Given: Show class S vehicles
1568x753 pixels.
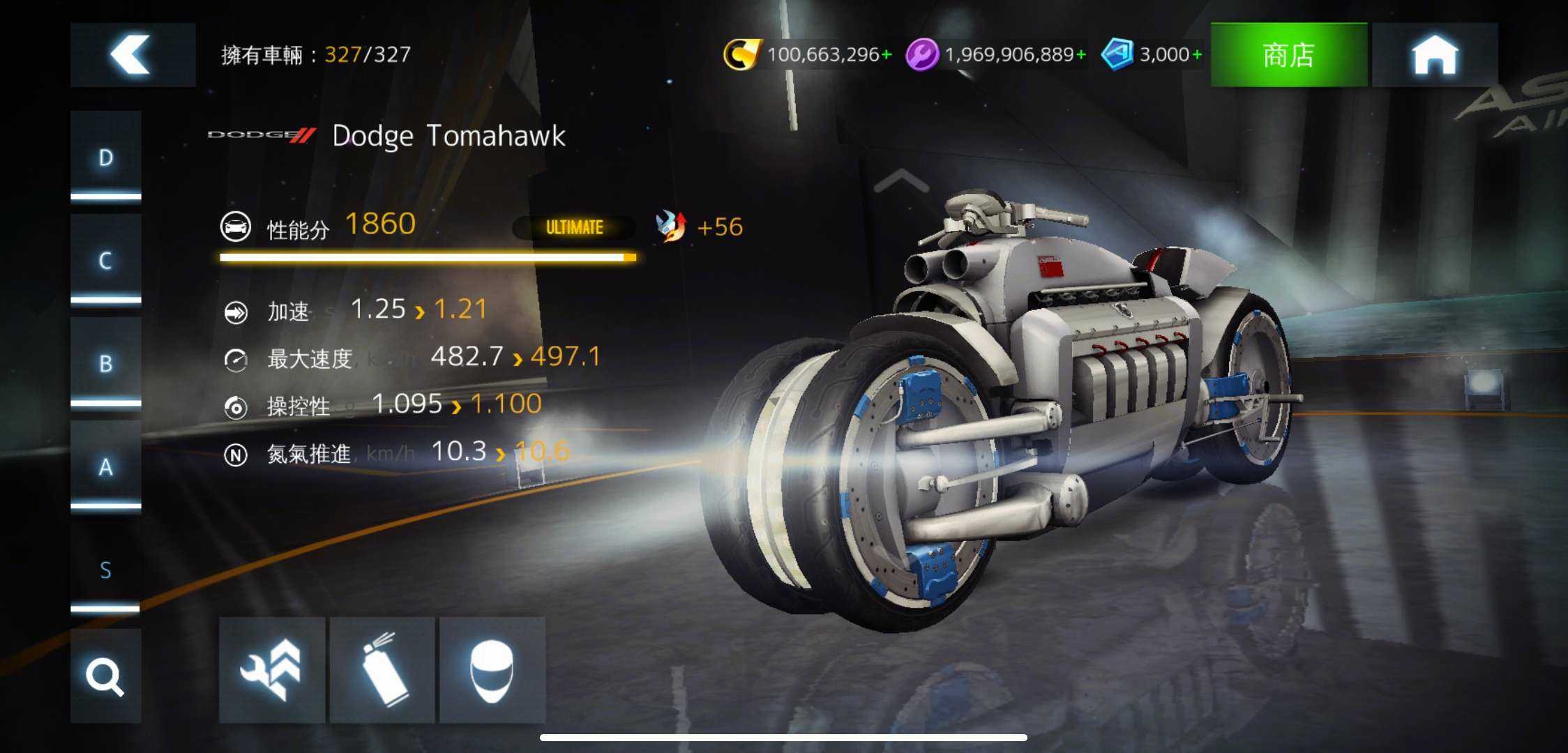Looking at the screenshot, I should 105,570.
